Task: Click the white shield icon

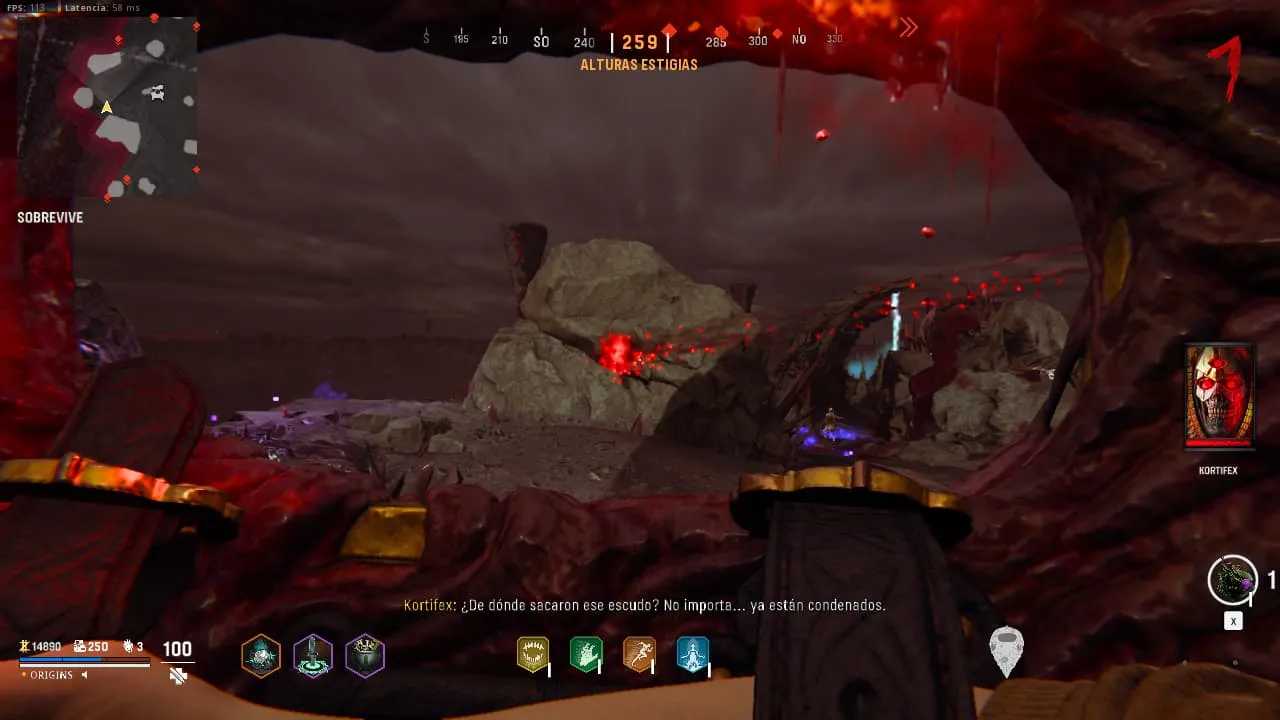Action: tap(1006, 651)
